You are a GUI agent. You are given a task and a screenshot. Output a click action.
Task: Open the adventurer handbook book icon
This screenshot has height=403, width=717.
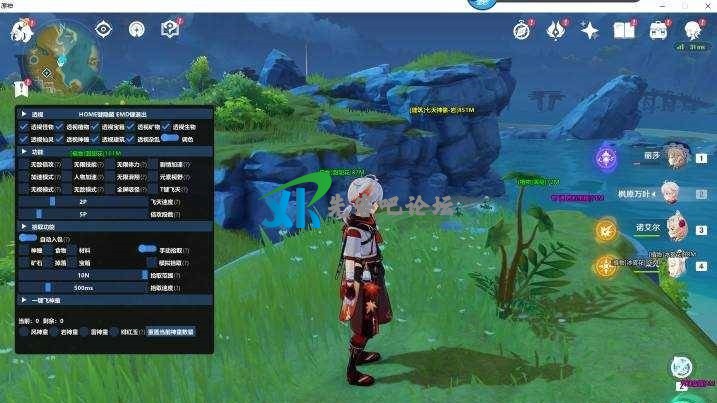(x=624, y=31)
